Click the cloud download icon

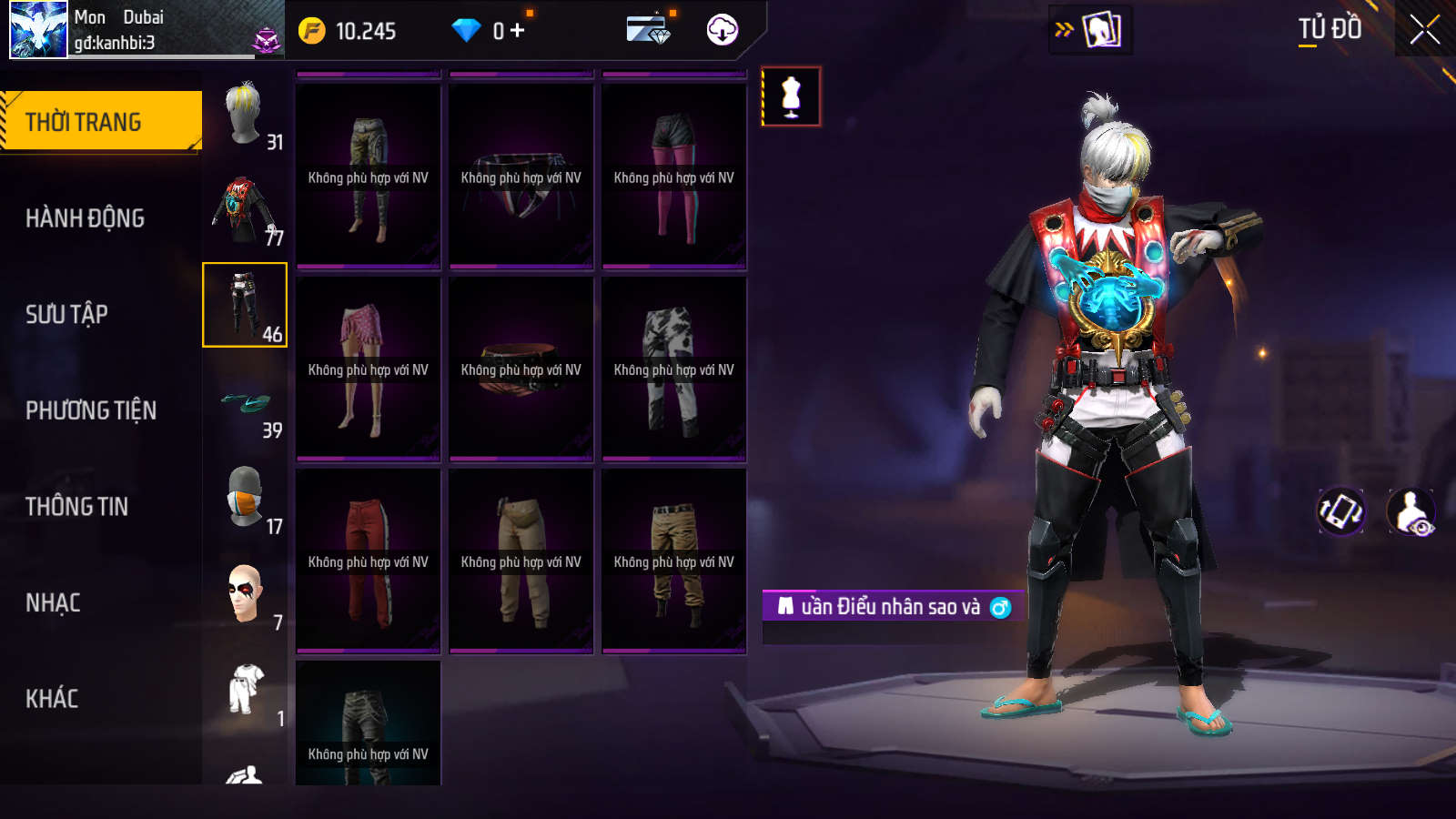[723, 30]
